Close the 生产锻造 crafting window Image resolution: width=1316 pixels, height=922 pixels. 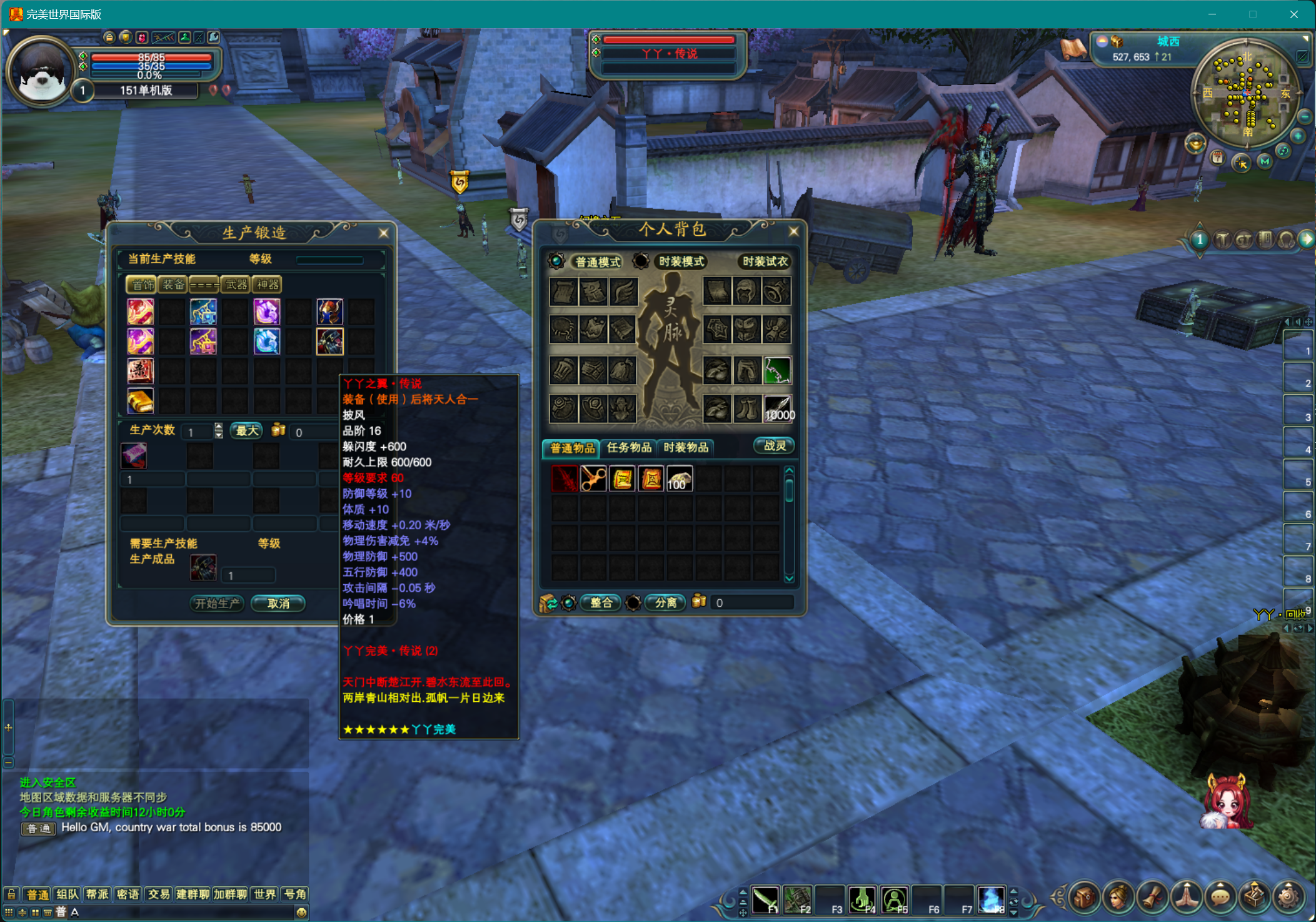point(383,233)
